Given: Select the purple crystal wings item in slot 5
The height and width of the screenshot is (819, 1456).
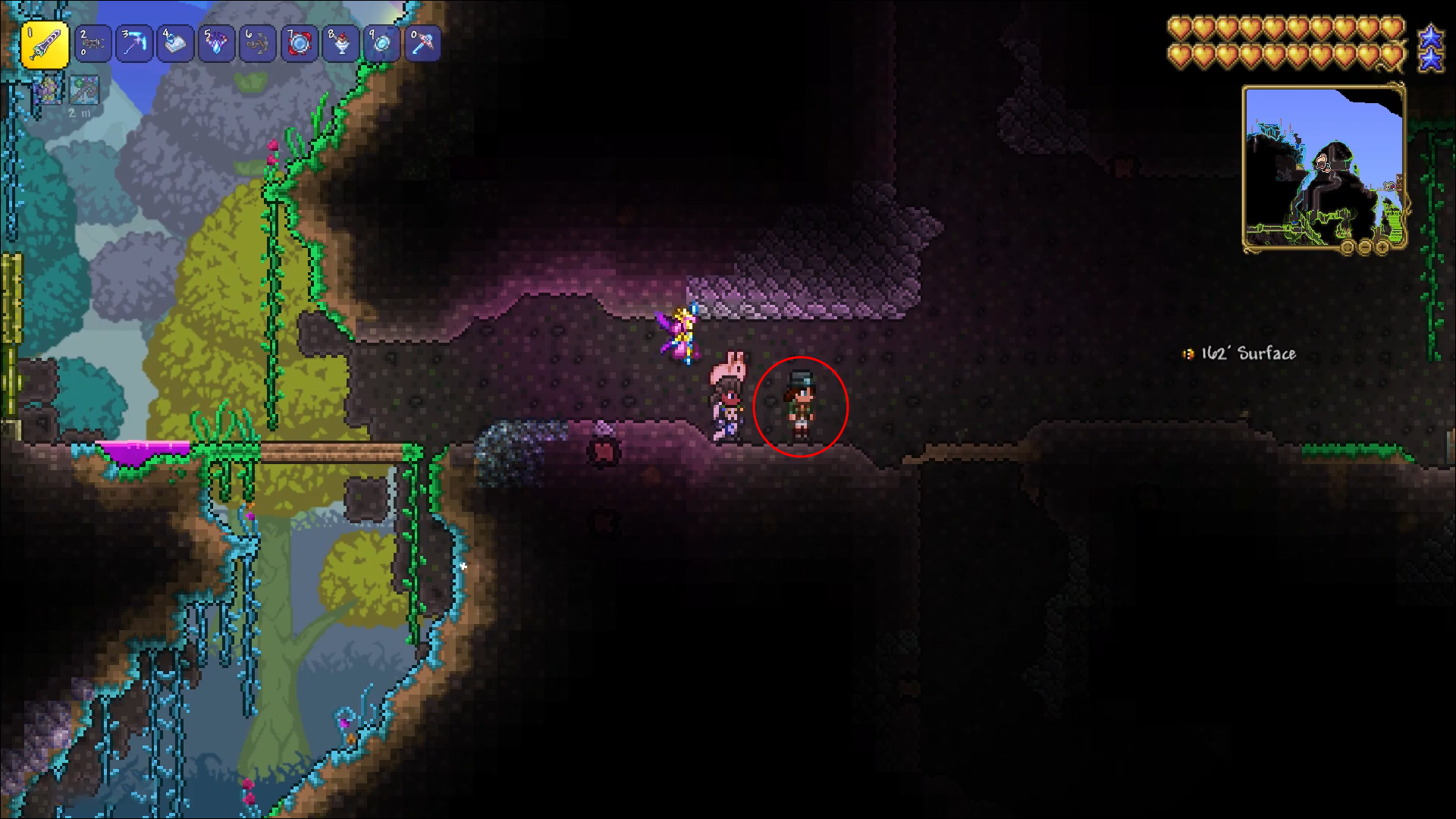Looking at the screenshot, I should (x=216, y=44).
